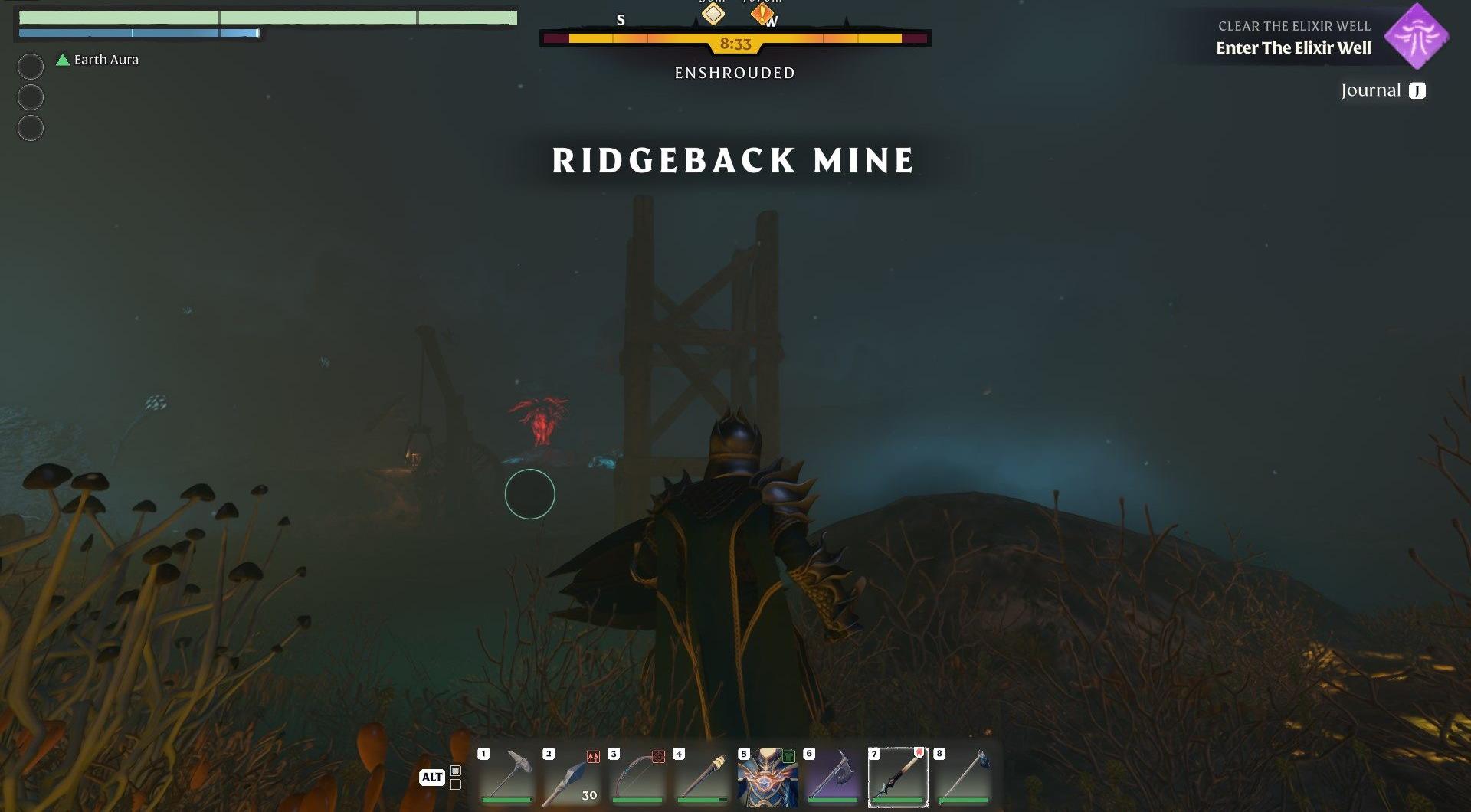The image size is (1471, 812).
Task: Click the orange exclamation compass marker
Action: point(762,14)
